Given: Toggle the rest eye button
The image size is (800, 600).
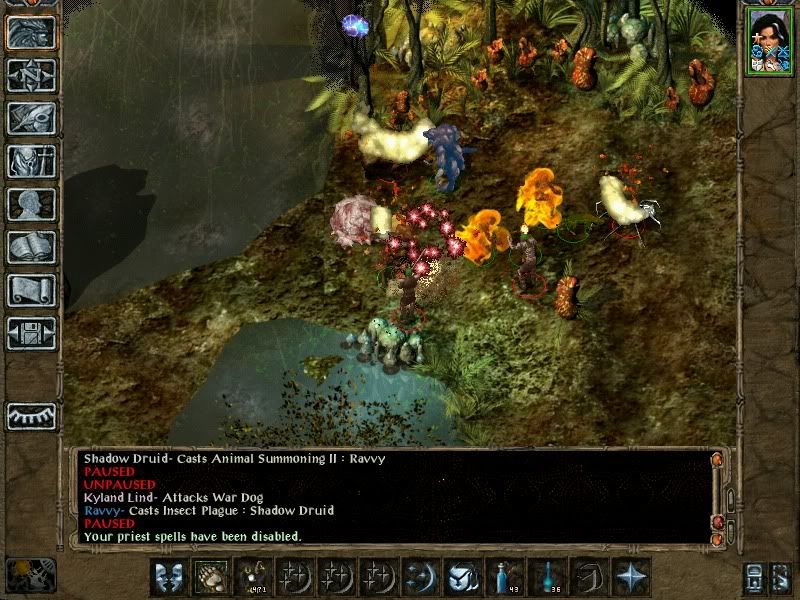Looking at the screenshot, I should 31,416.
